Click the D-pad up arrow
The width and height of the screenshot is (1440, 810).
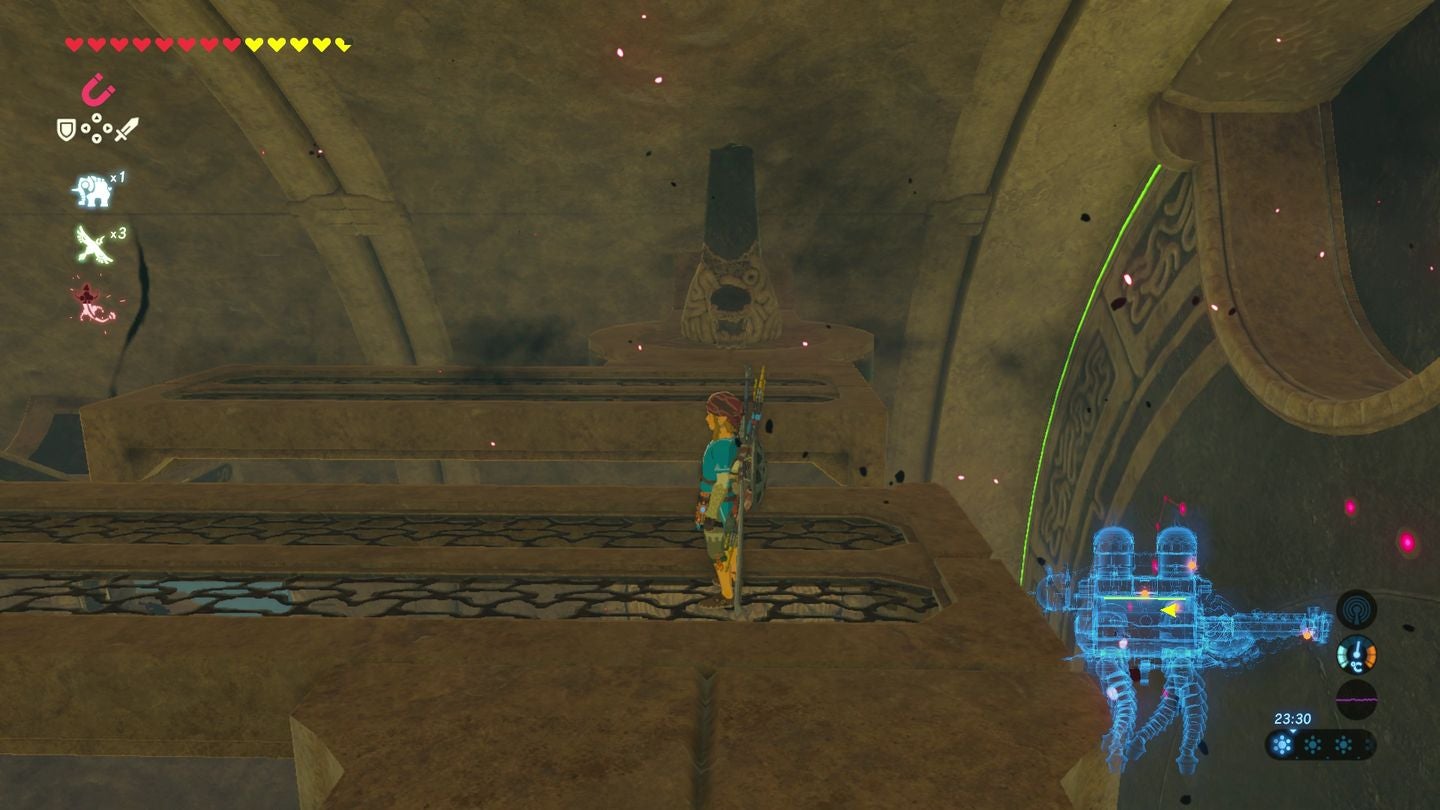point(96,118)
